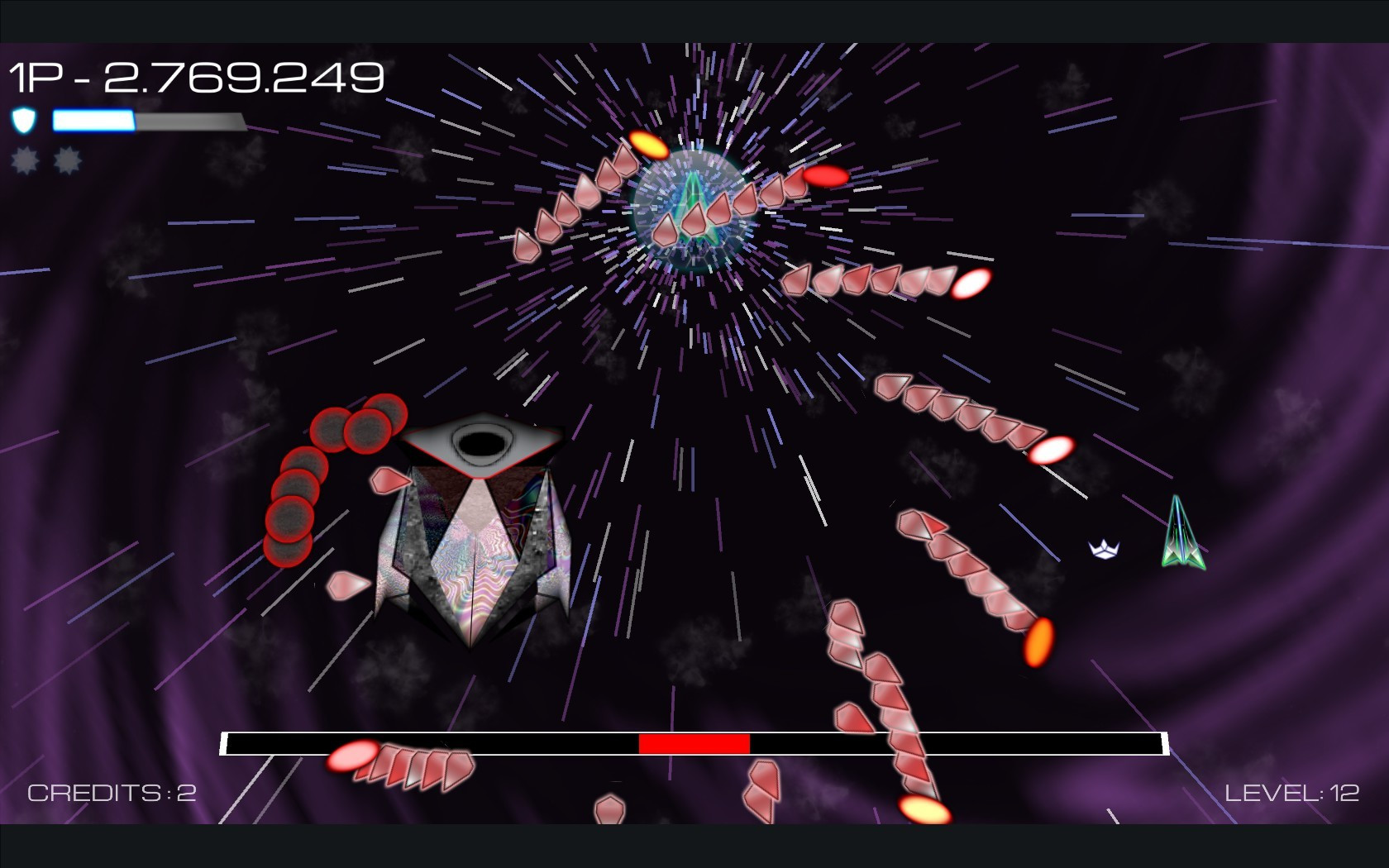Viewport: 1389px width, 868px height.
Task: Select the shield icon in the HUD
Action: tap(25, 121)
